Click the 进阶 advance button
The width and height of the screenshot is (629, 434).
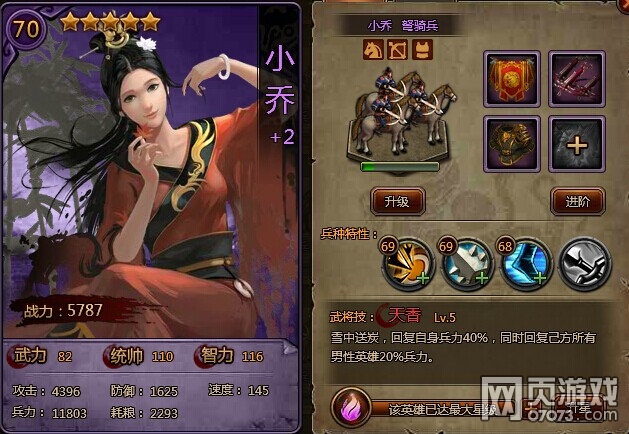[x=577, y=199]
